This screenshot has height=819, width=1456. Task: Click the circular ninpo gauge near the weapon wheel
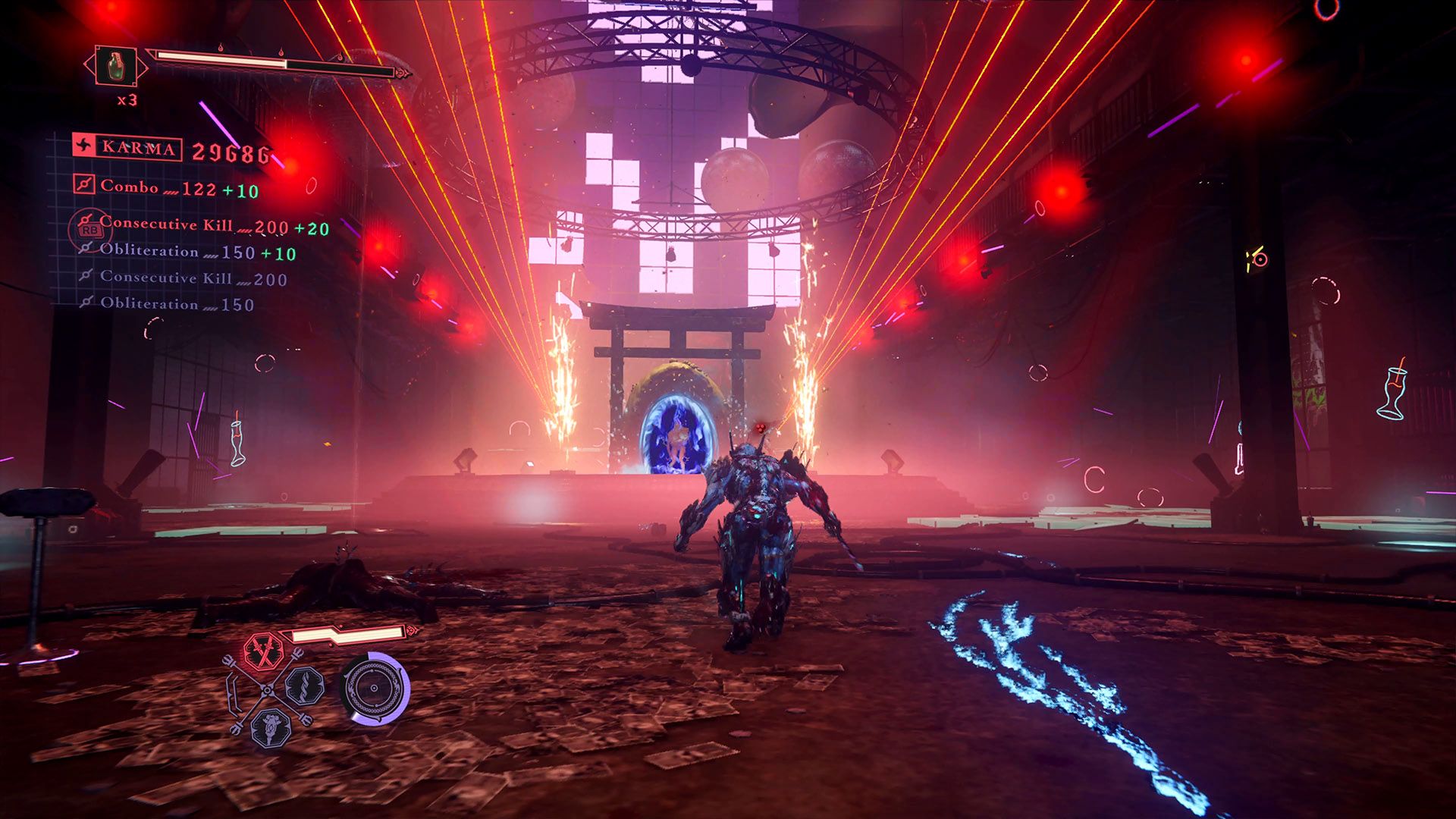374,688
